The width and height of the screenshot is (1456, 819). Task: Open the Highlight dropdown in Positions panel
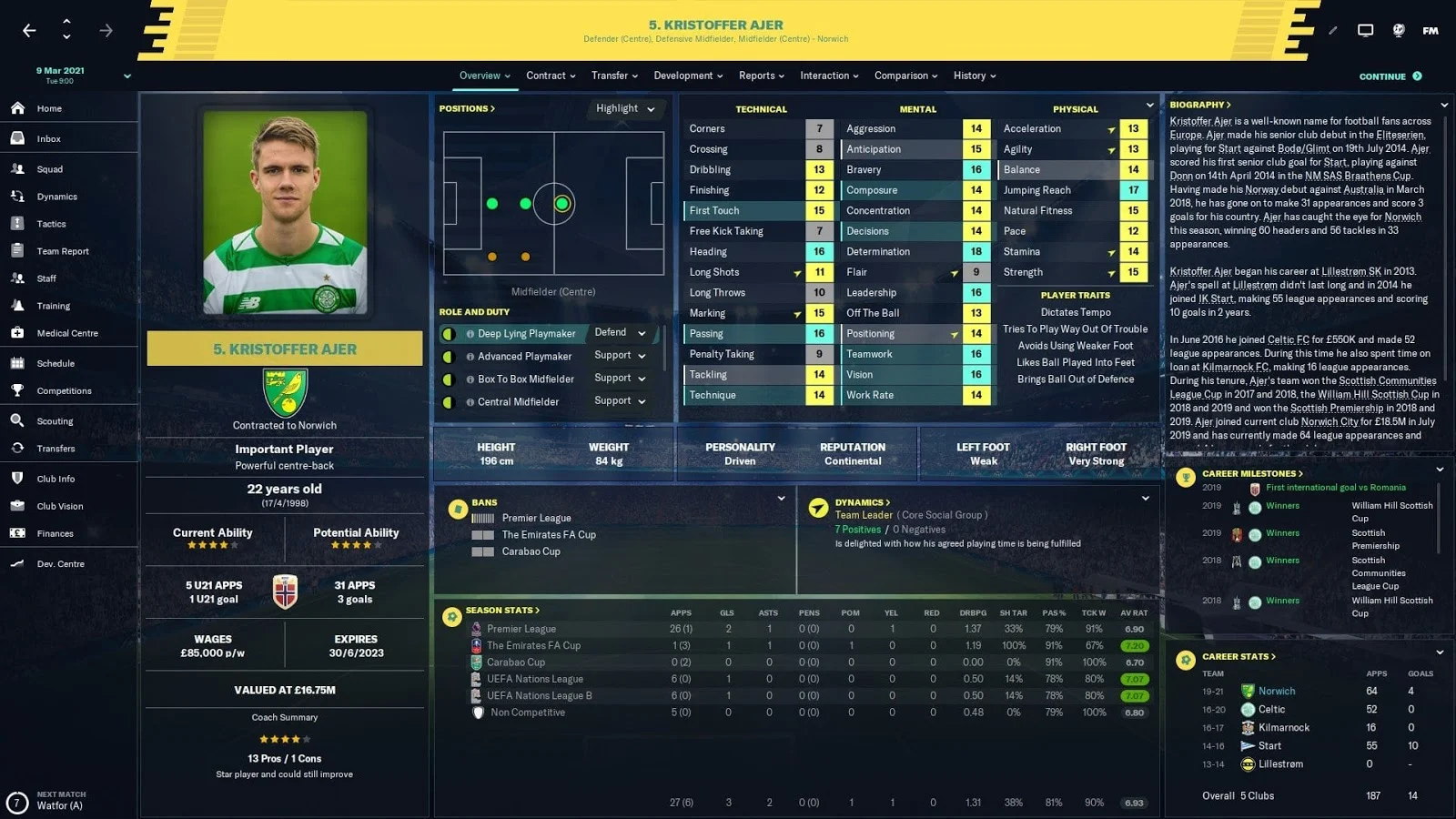(624, 108)
